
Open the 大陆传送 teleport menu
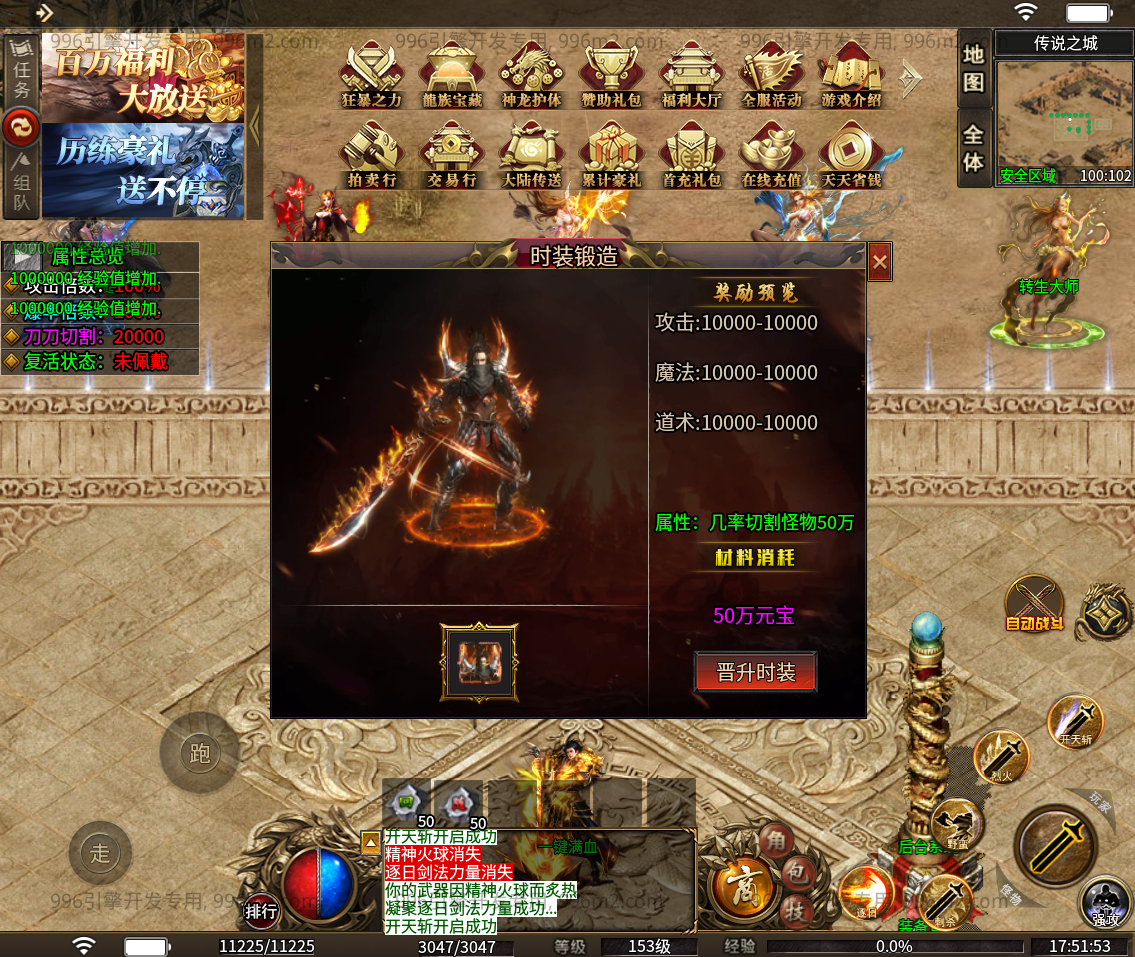[531, 153]
